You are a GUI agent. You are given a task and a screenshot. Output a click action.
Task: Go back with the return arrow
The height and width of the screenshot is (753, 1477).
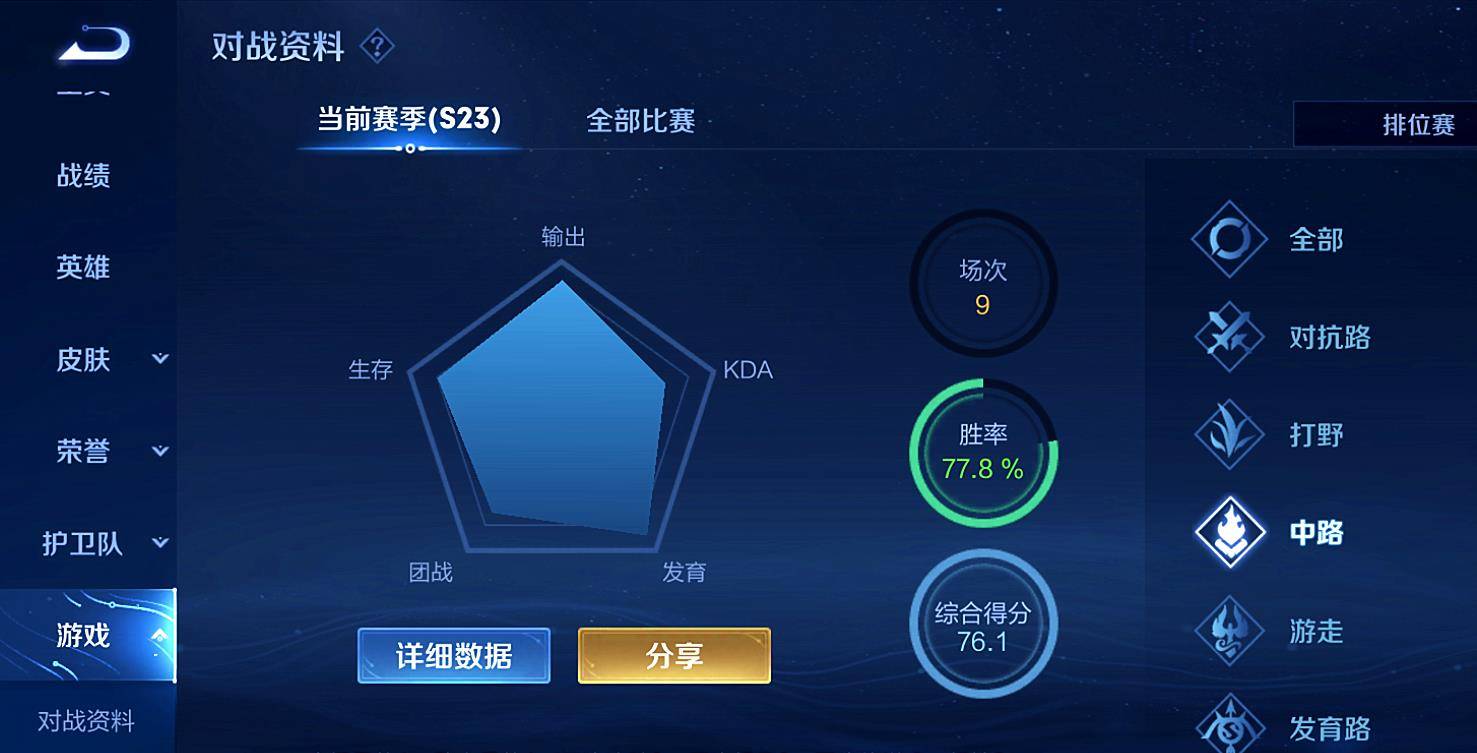[94, 45]
